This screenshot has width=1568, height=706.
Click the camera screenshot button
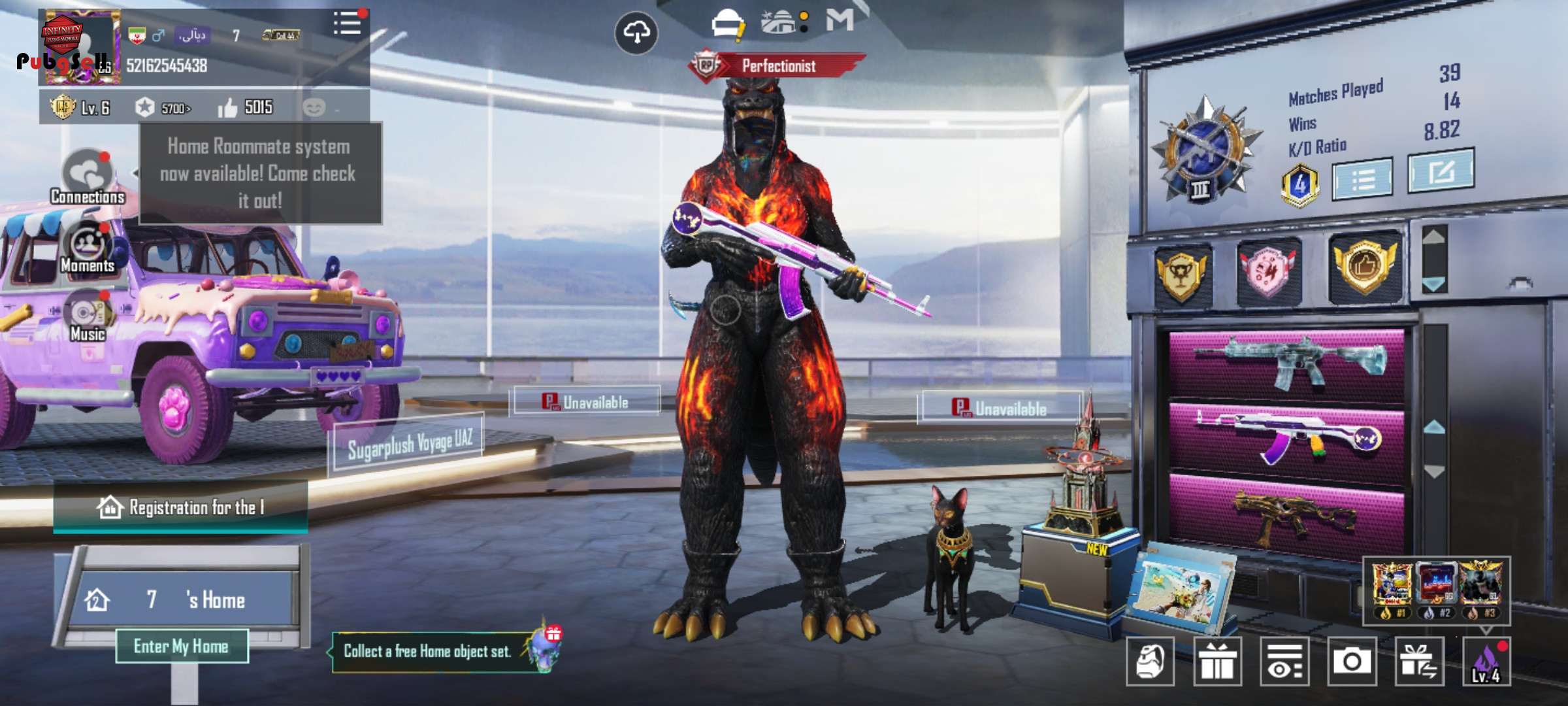pyautogui.click(x=1352, y=662)
